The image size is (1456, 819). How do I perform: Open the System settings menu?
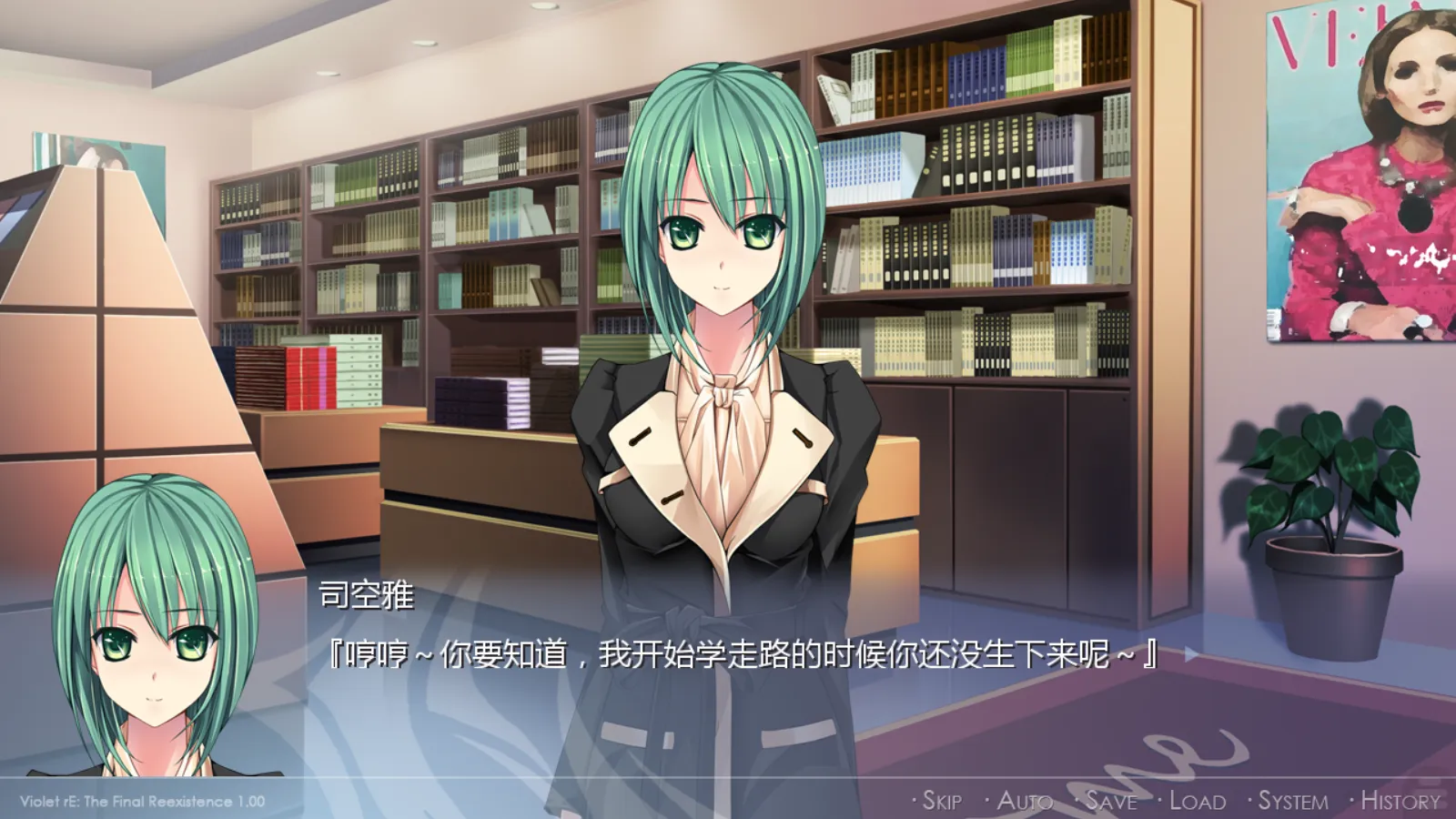1295,799
